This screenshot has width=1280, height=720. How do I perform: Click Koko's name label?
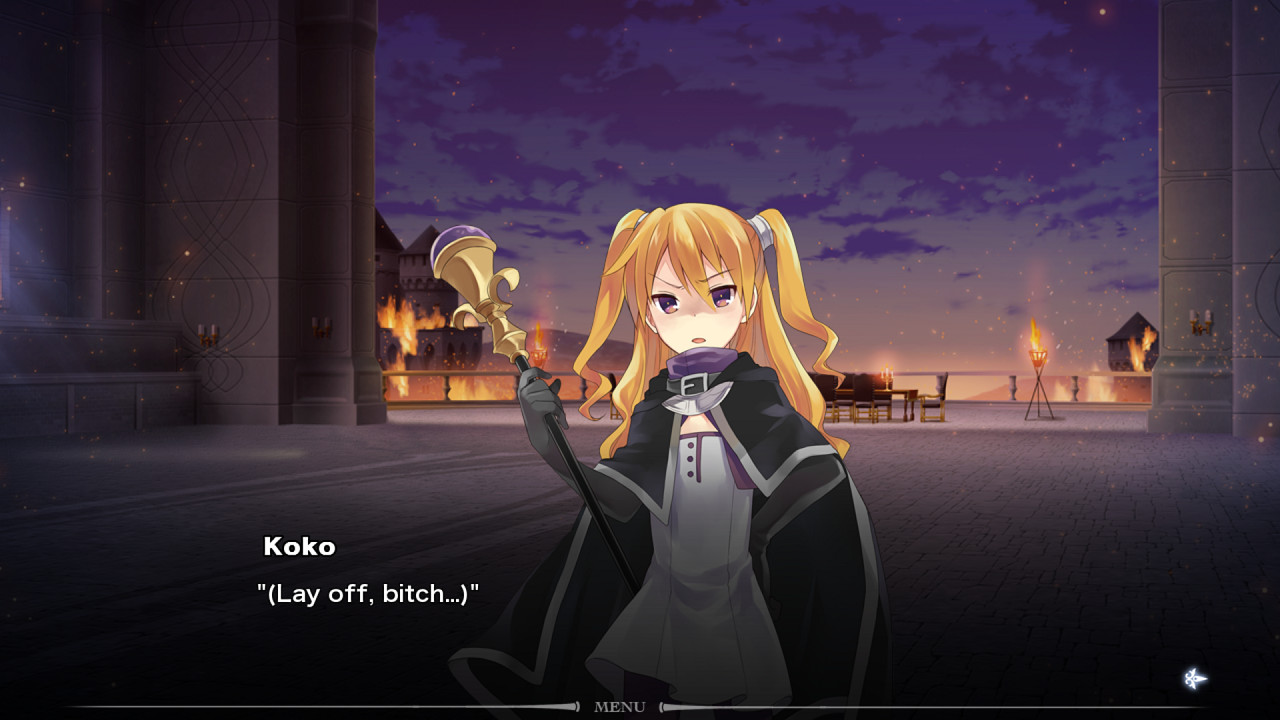[301, 547]
